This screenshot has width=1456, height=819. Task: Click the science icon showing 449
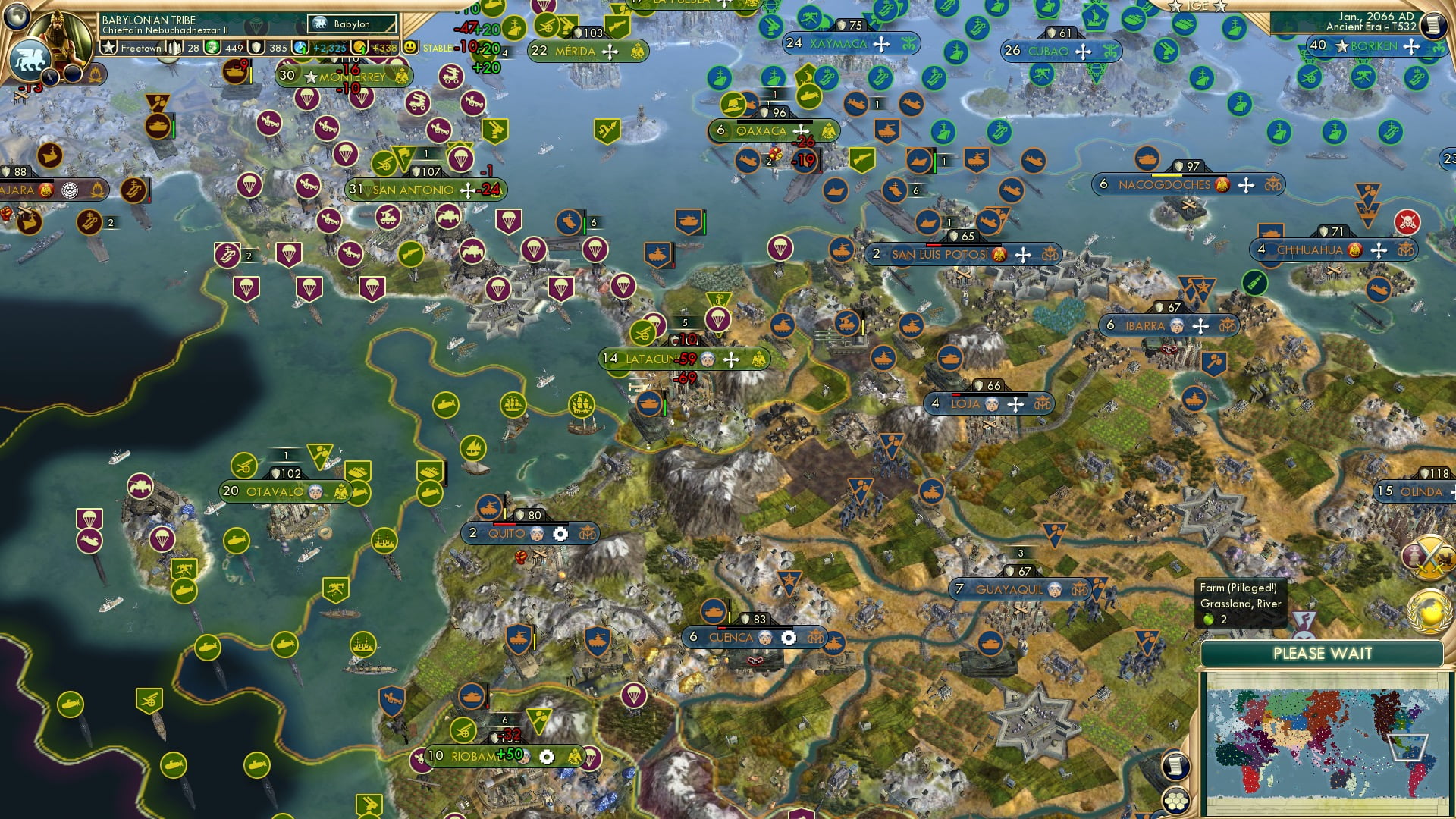(x=213, y=48)
